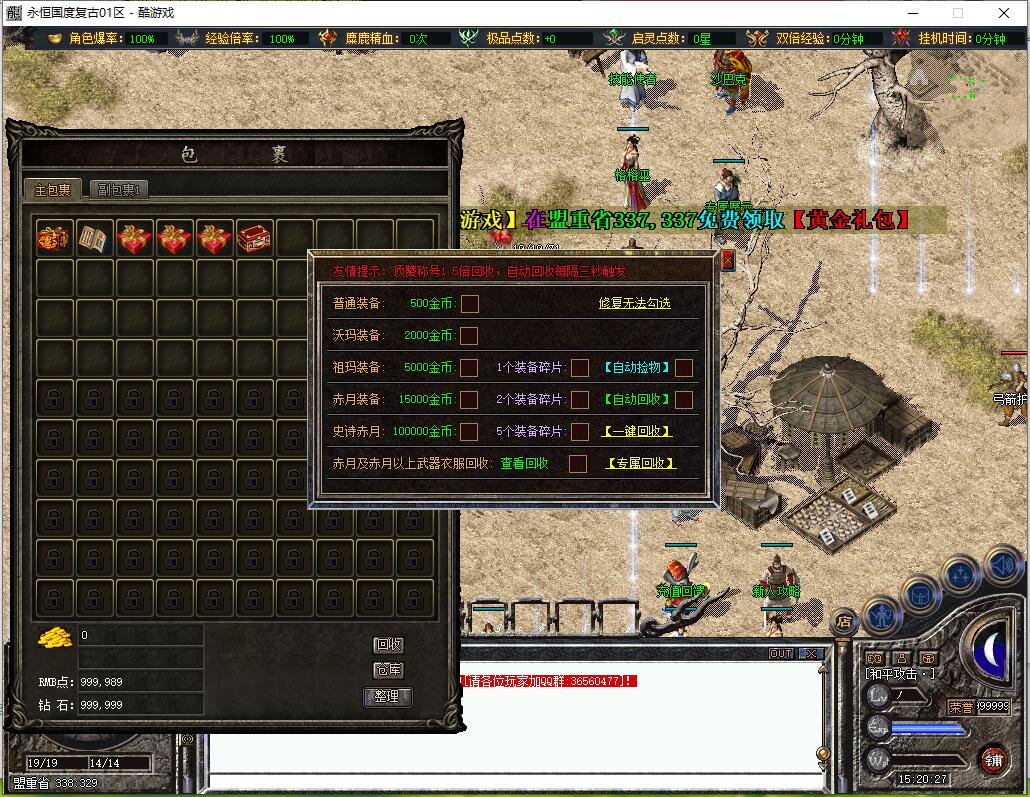Tick the 沃玛装备 2000金币 checkbox
Viewport: 1030px width, 797px height.
click(x=469, y=335)
